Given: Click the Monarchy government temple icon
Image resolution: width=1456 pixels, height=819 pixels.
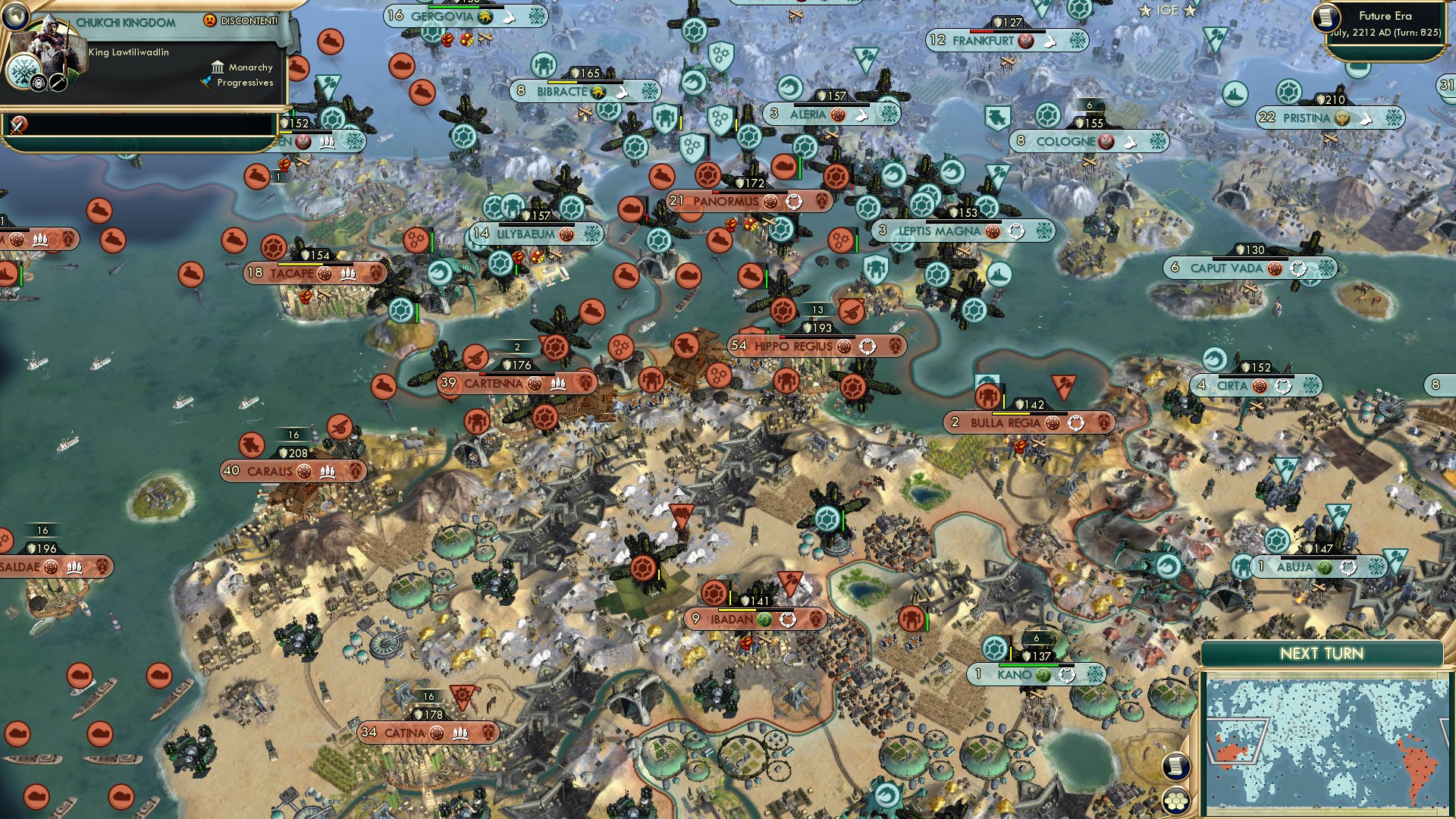Looking at the screenshot, I should [x=217, y=67].
